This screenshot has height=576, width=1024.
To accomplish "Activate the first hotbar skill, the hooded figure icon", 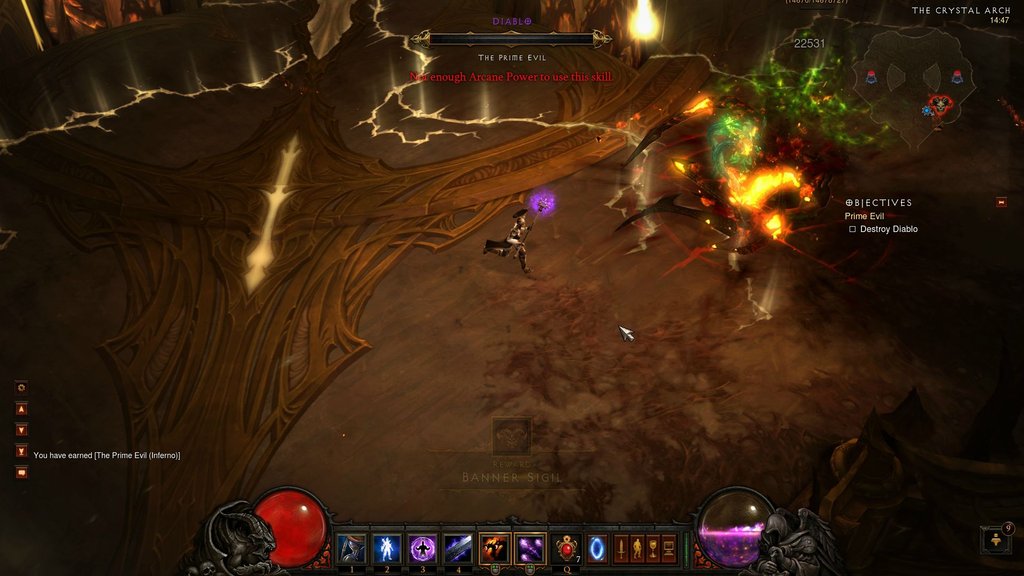I will tap(350, 548).
